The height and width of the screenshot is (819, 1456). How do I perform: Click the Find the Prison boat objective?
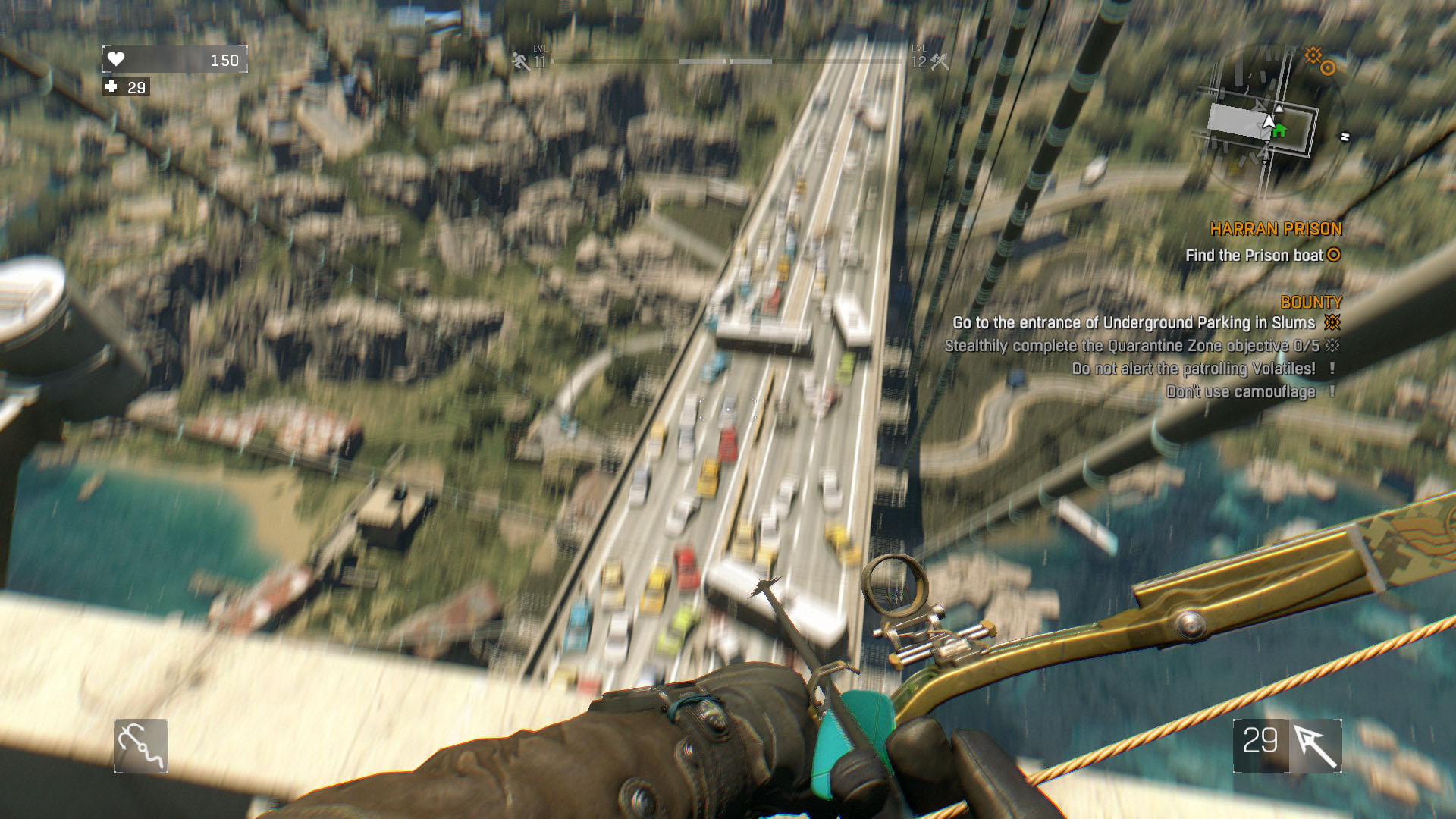pos(1254,256)
